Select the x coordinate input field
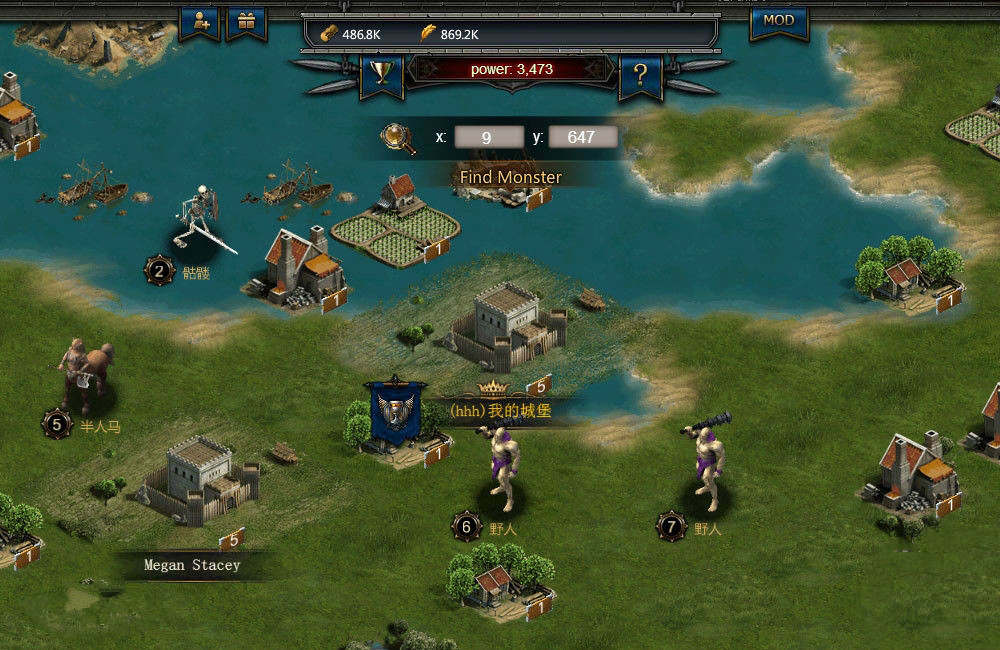The image size is (1000, 650). [x=487, y=138]
